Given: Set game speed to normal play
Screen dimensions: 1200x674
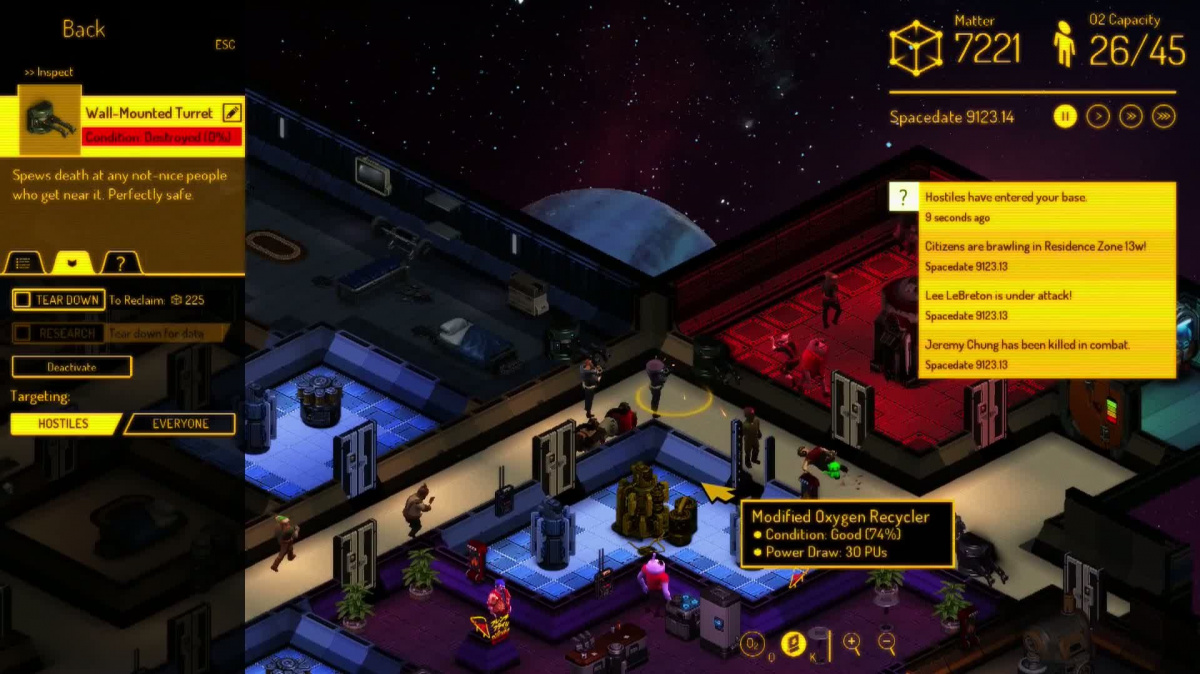Looking at the screenshot, I should (1098, 117).
